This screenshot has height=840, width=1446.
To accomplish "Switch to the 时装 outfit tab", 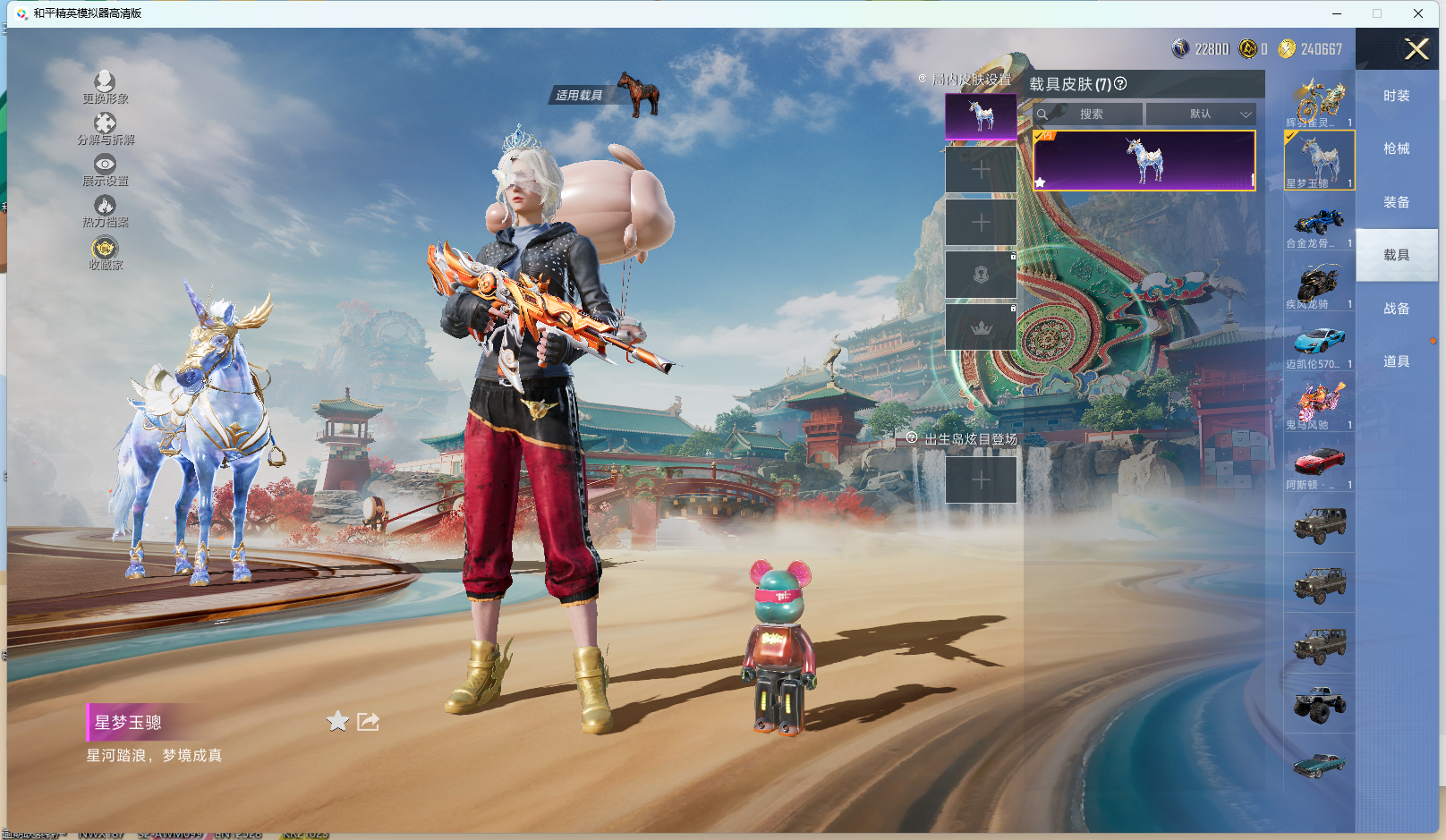I will (x=1396, y=96).
